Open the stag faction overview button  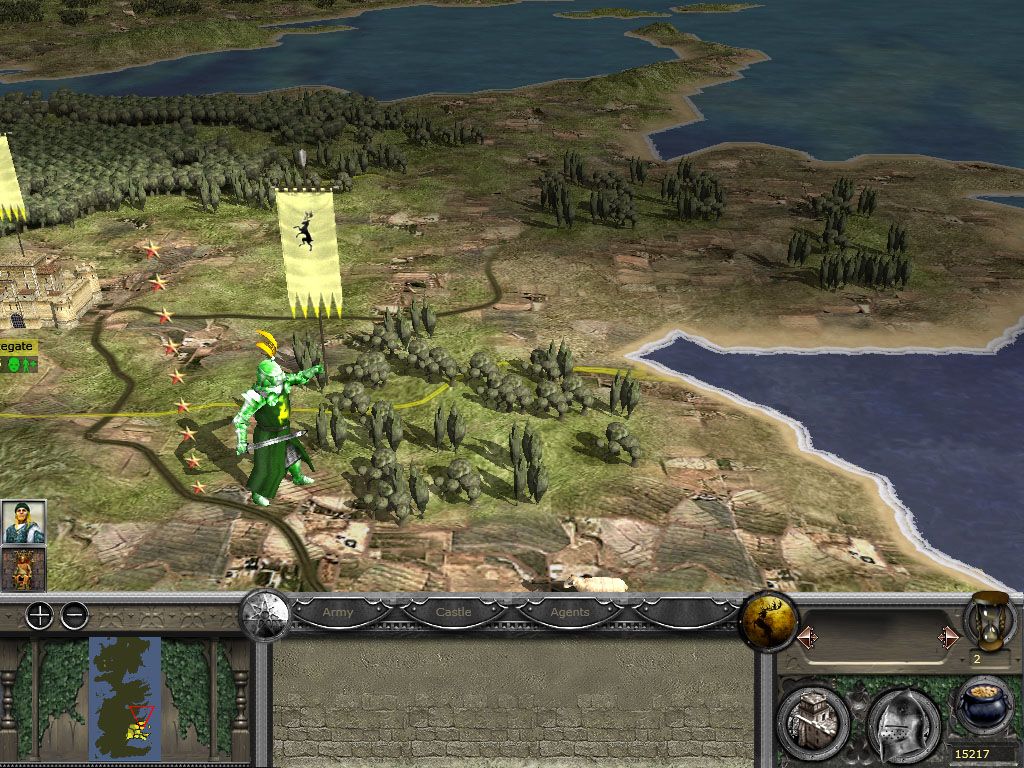(x=768, y=622)
